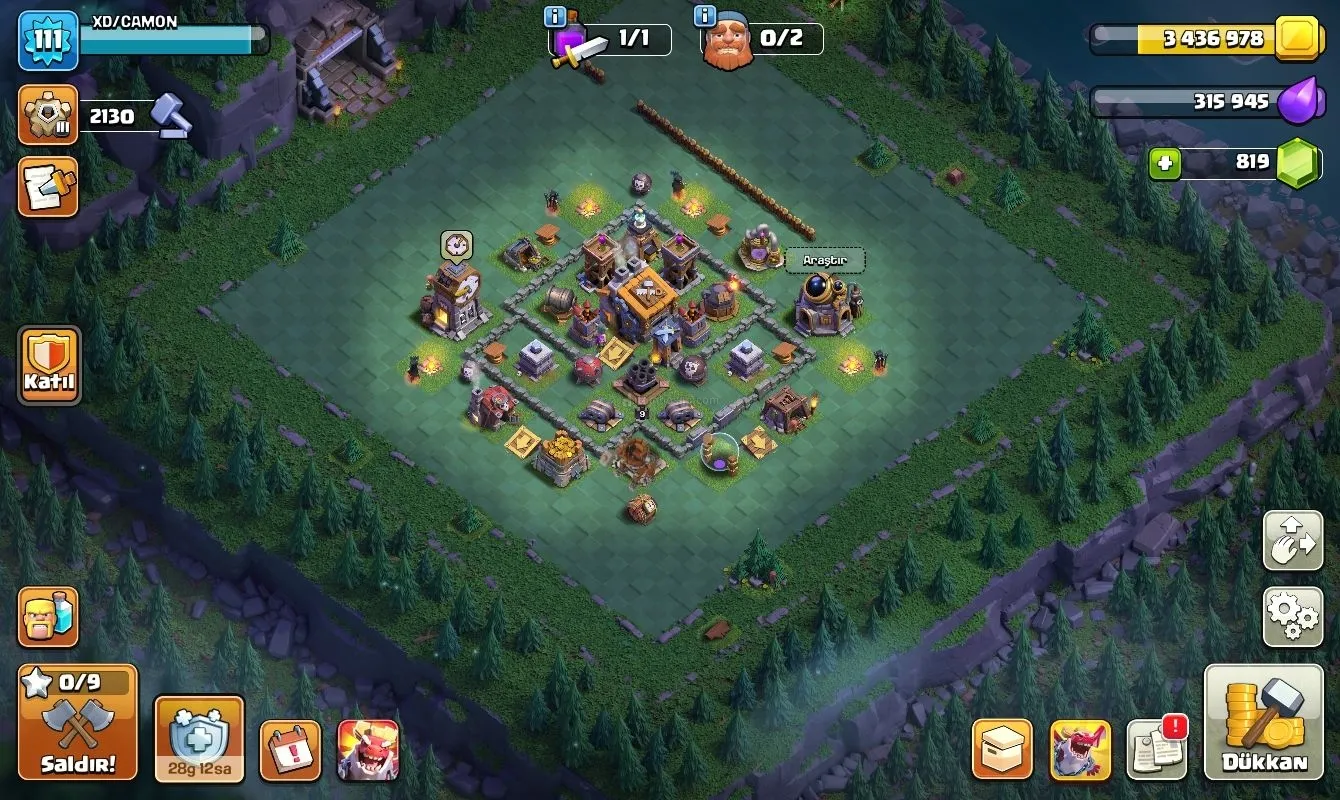
Task: Tap the clock bubble above the tower
Action: coord(456,244)
